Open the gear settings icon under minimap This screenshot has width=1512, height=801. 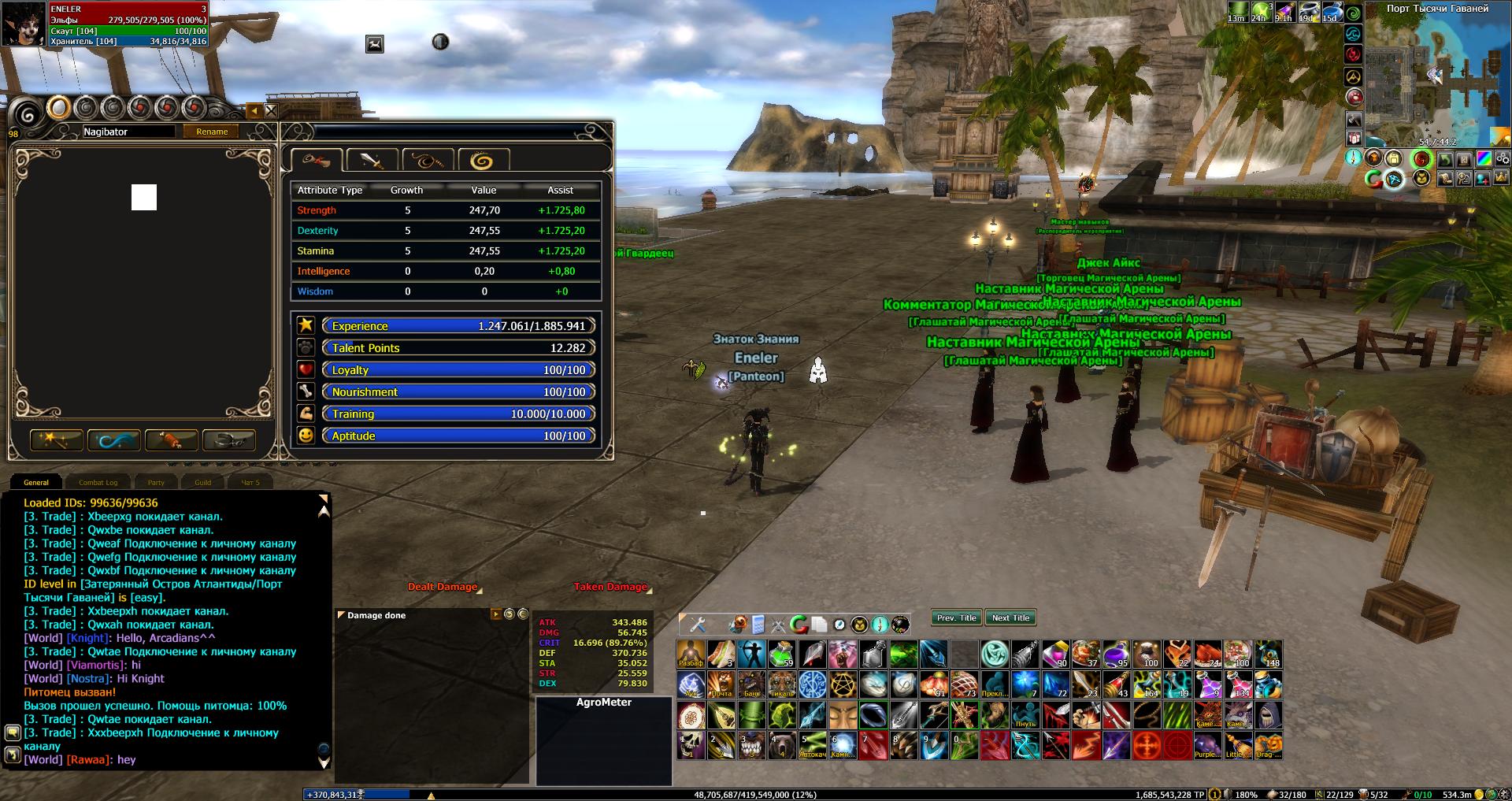pos(1501,158)
